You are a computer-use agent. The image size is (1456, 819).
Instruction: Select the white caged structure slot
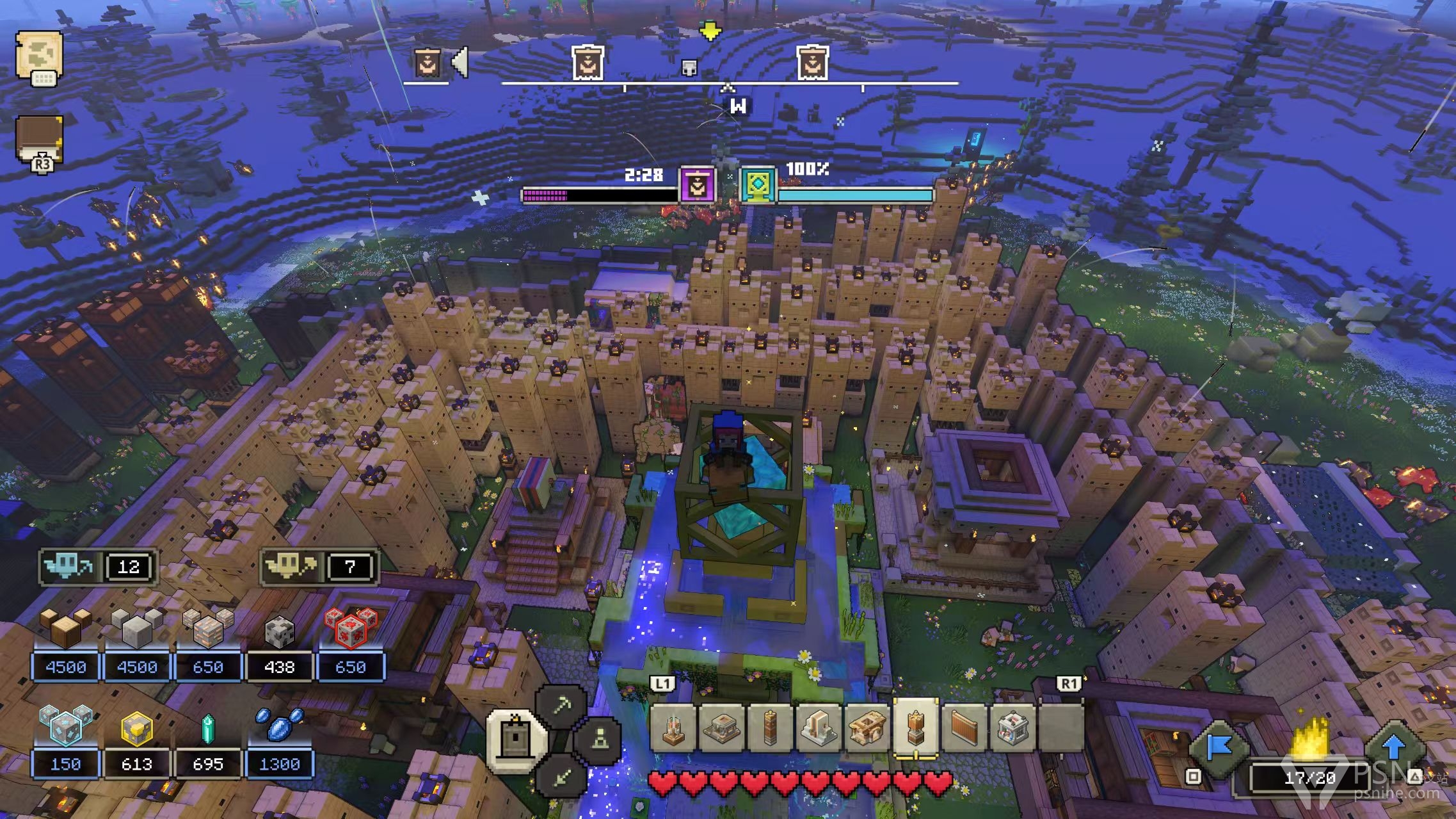pyautogui.click(x=1013, y=727)
